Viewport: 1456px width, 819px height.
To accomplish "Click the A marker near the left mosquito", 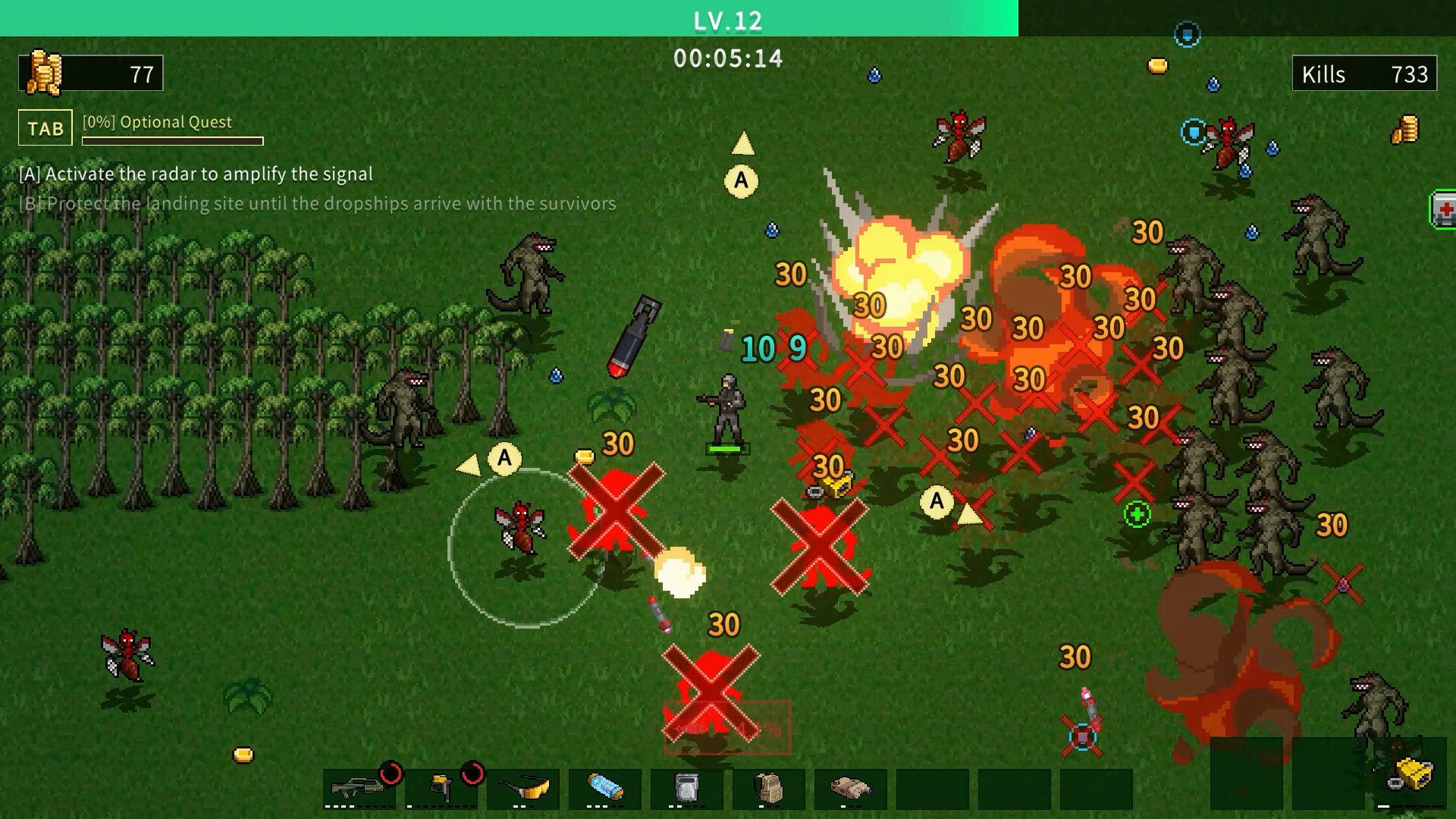I will pos(504,457).
